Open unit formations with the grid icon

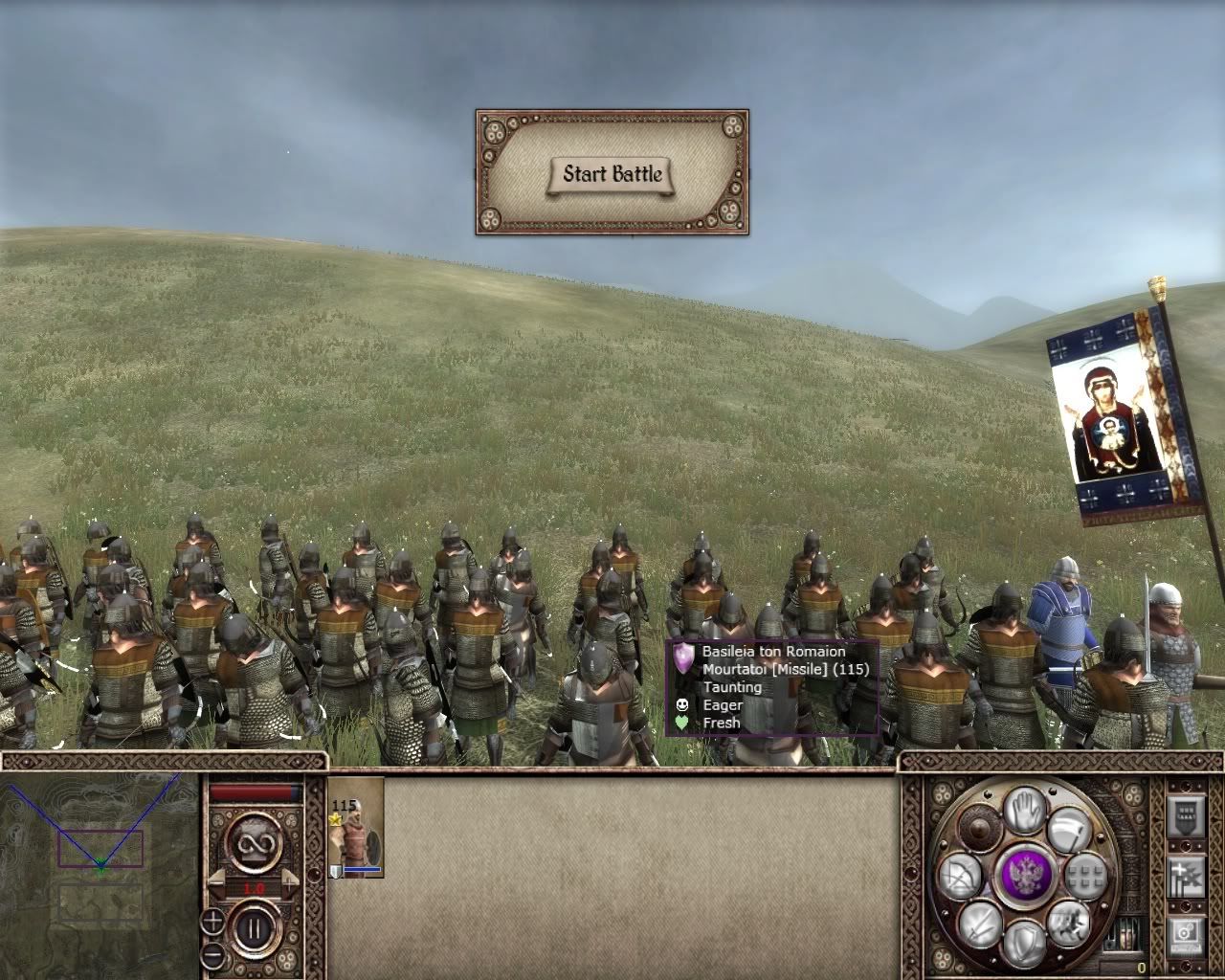pos(1086,876)
